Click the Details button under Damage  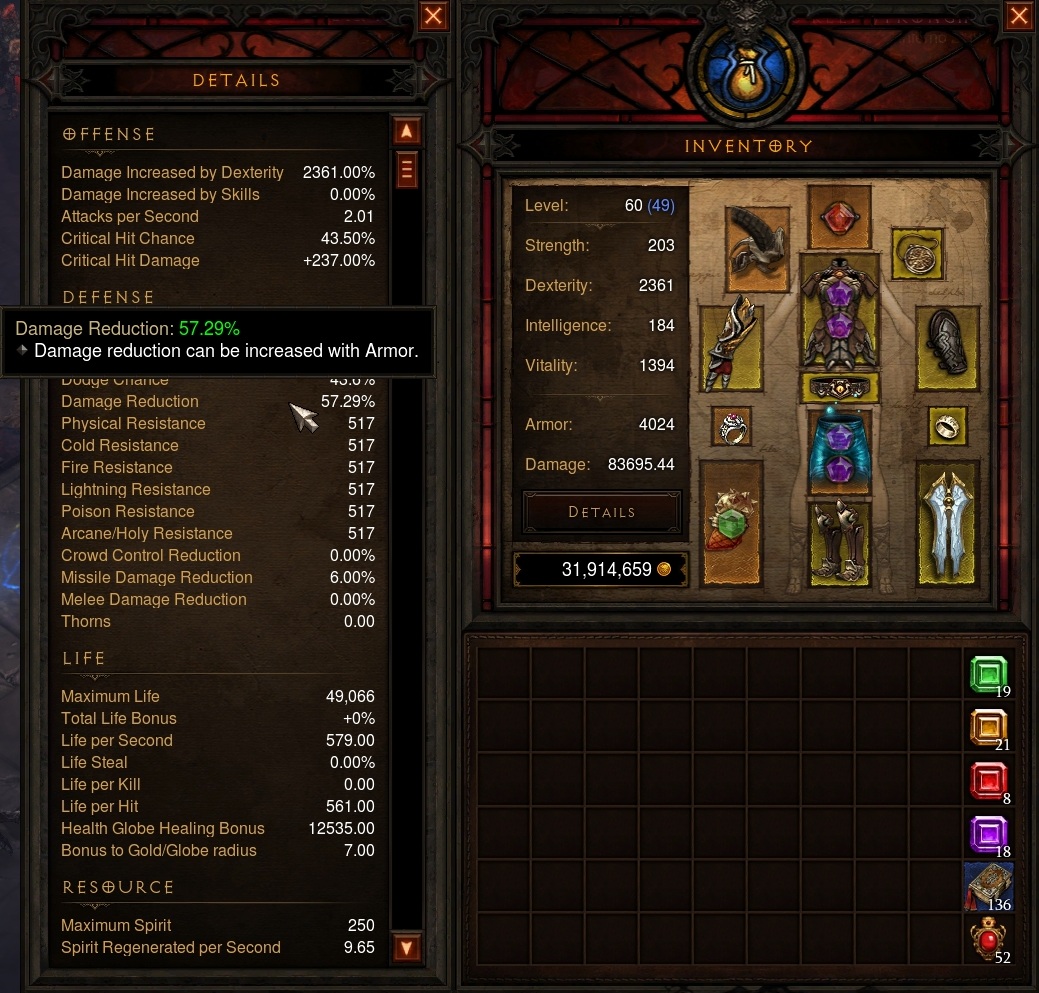pyautogui.click(x=602, y=512)
